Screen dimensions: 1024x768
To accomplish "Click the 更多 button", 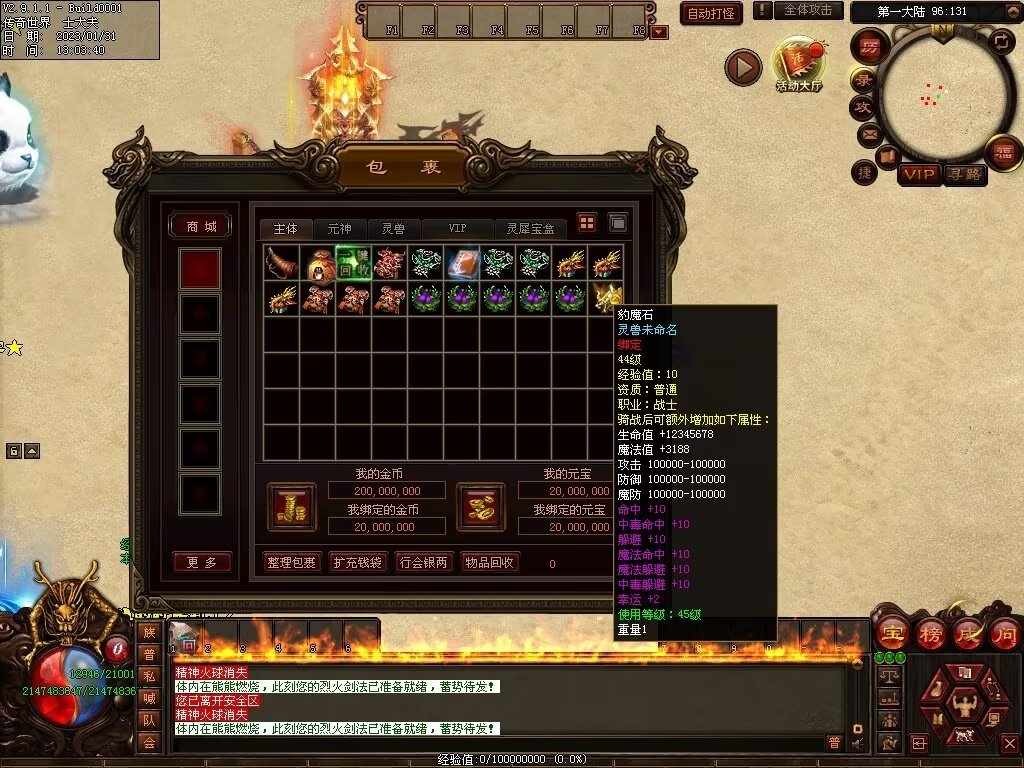I will point(201,562).
